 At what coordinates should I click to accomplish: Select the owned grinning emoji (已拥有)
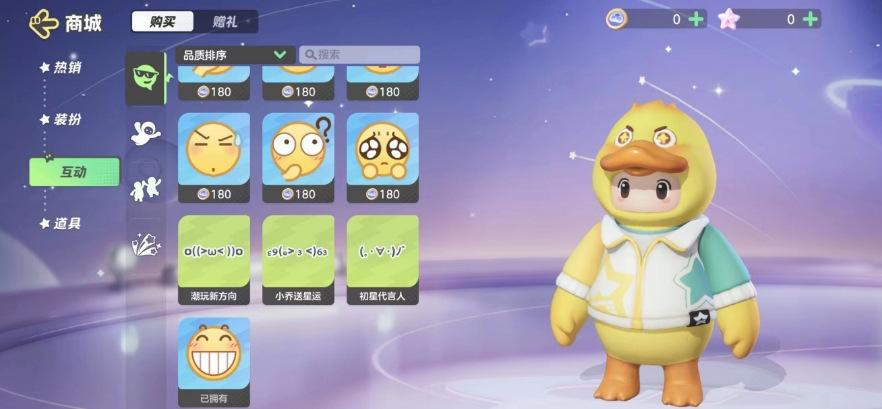pyautogui.click(x=214, y=361)
